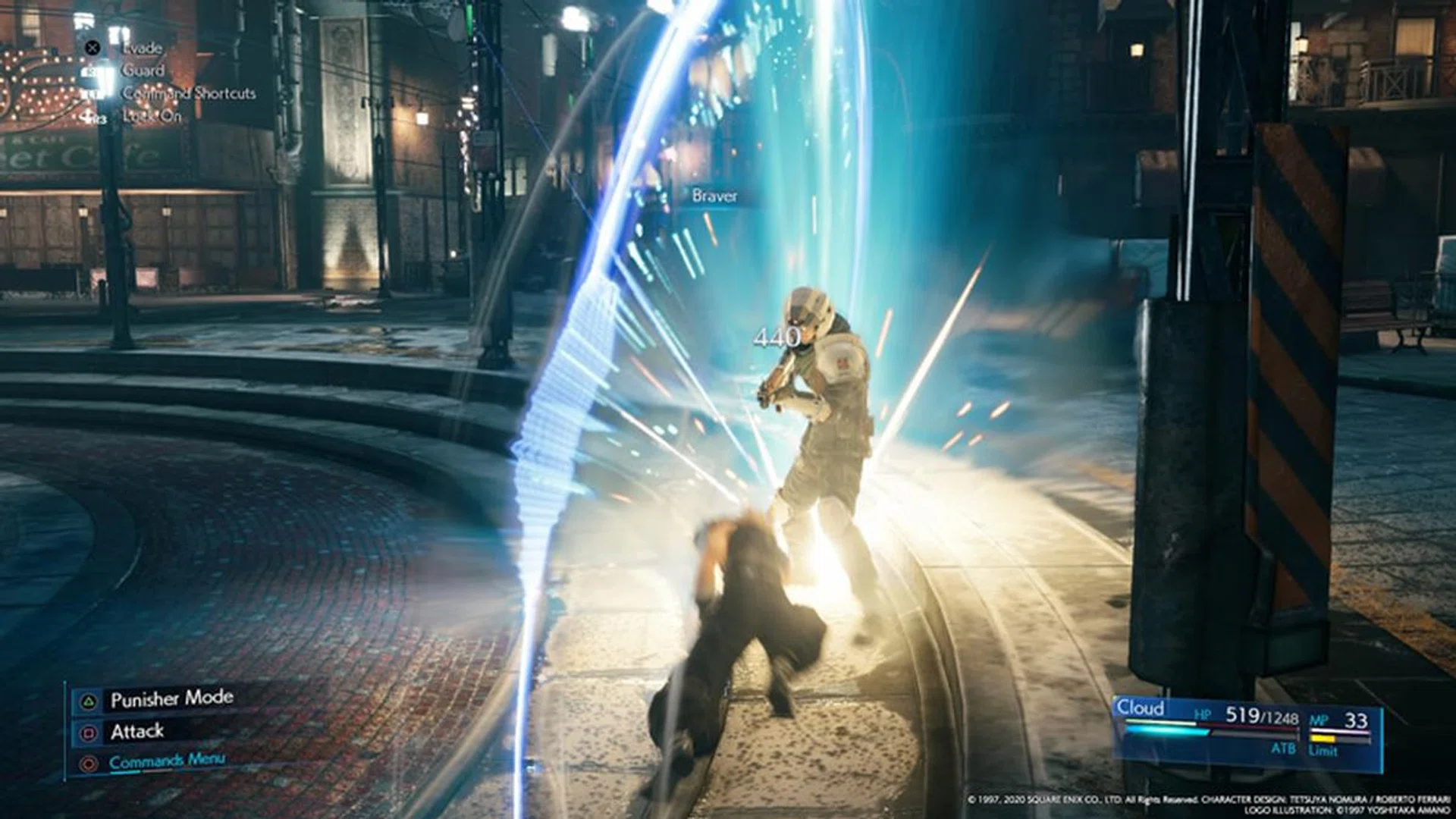Click the circle icon beside Commands Menu
The image size is (1456, 819).
(x=88, y=762)
